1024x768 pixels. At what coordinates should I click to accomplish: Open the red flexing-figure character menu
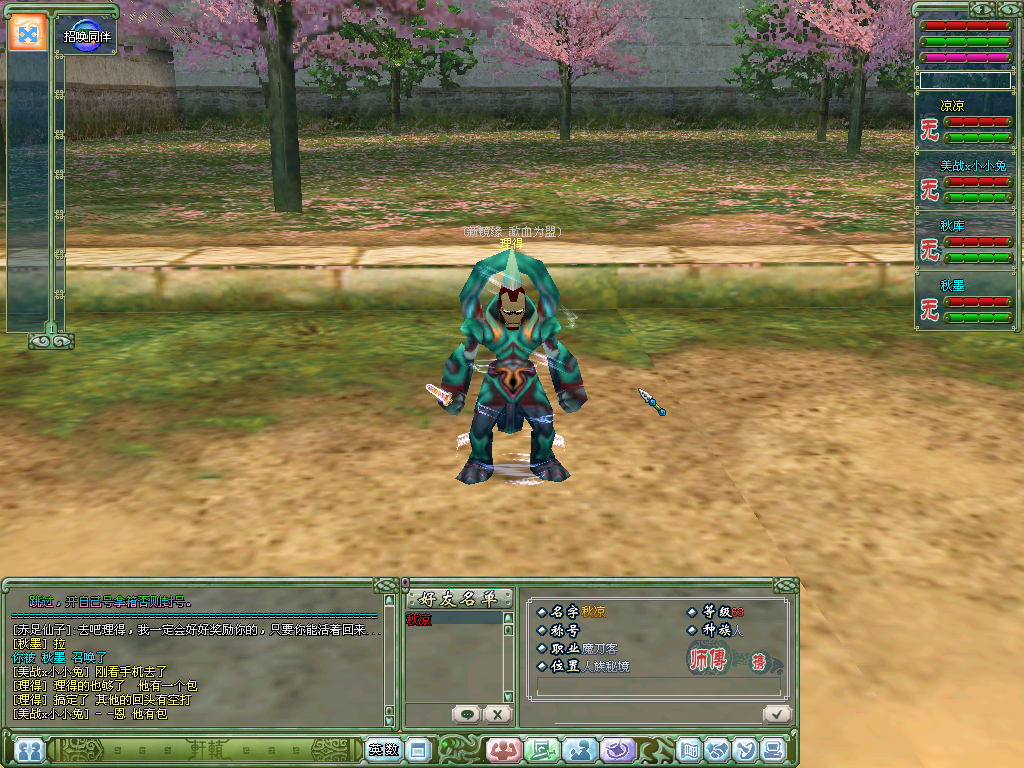click(x=503, y=749)
